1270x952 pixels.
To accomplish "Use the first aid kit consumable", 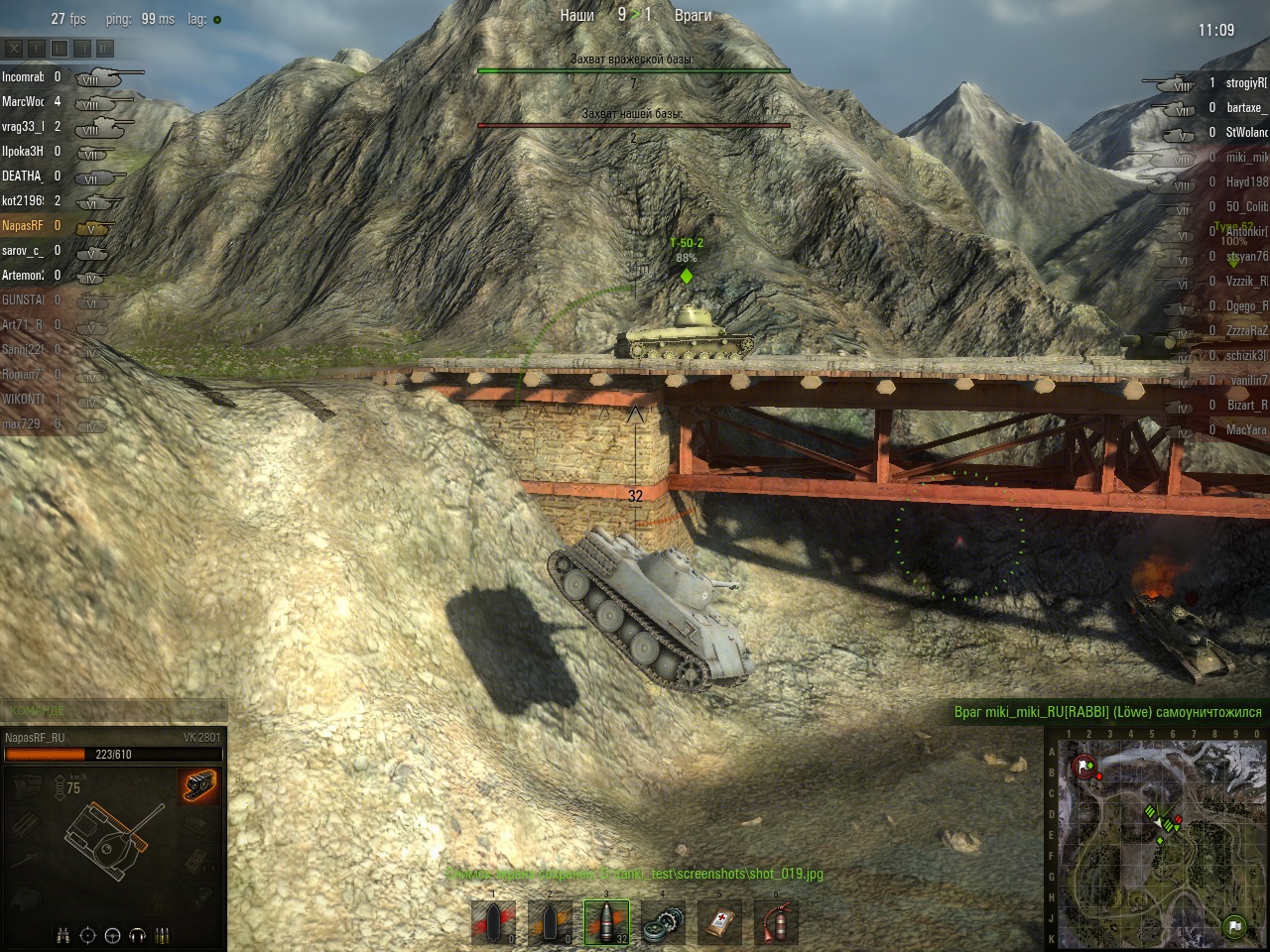I will click(720, 923).
